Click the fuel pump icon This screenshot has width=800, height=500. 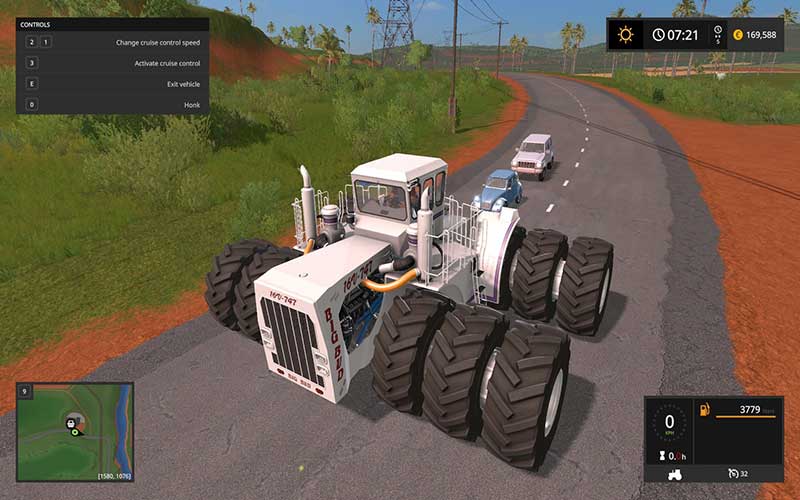click(704, 410)
